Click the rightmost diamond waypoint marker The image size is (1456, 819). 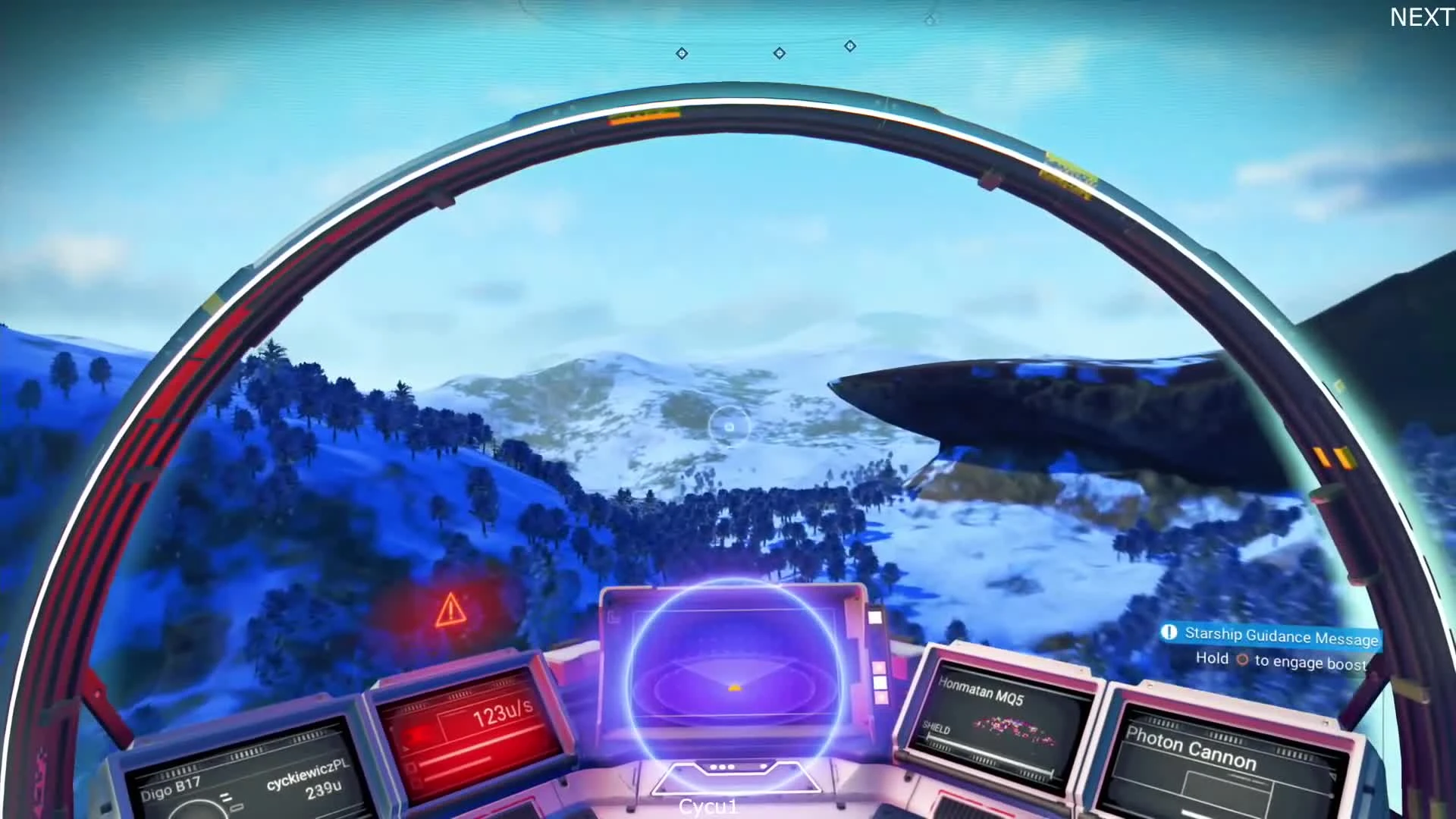(x=849, y=45)
